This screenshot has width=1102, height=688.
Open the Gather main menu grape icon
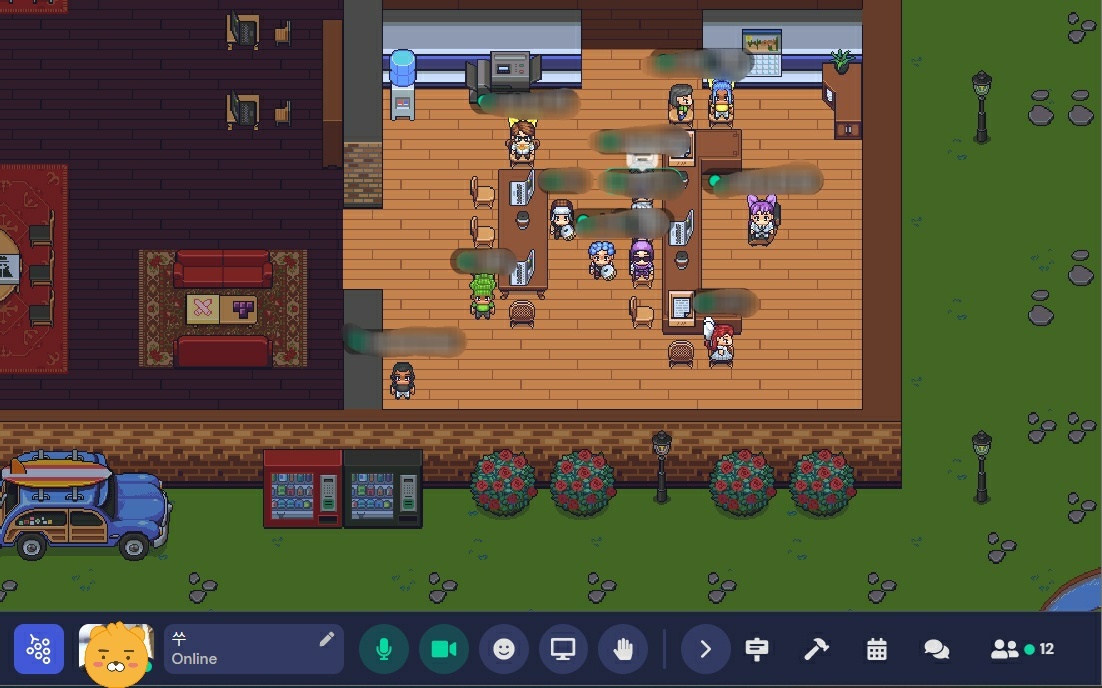pos(39,650)
